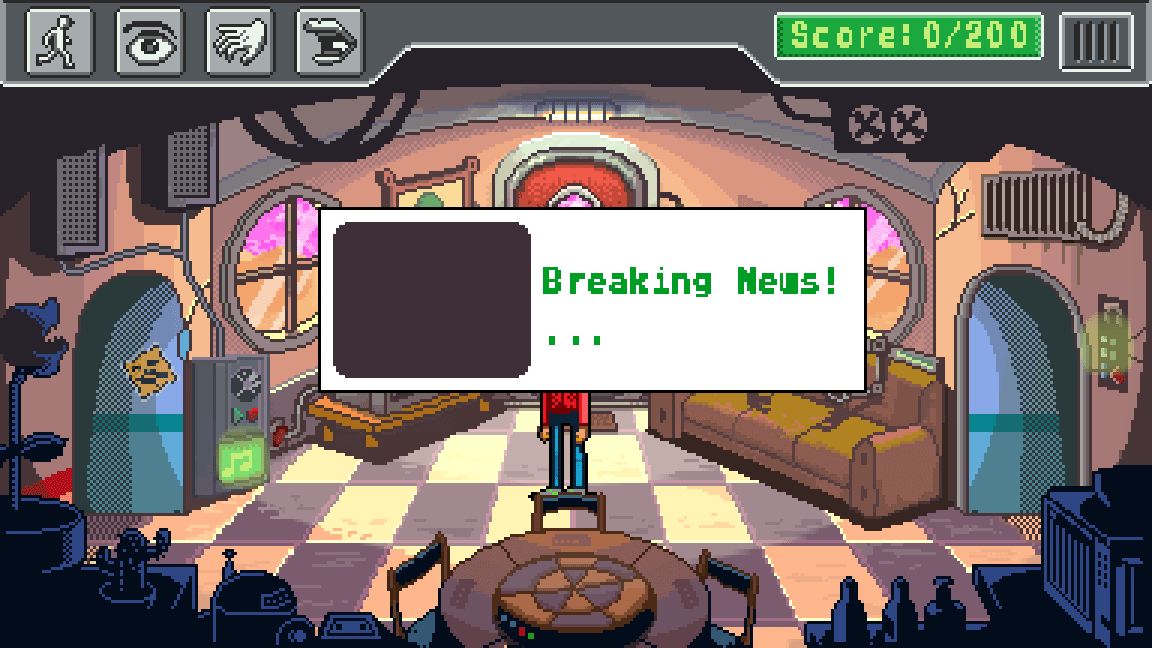Screen dimensions: 1152x648
Task: Select the walking figure action icon
Action: pos(59,42)
